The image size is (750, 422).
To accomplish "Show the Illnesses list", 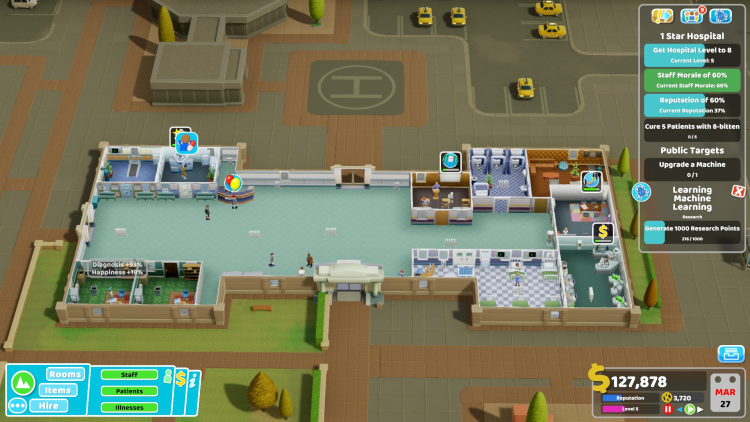I will pos(129,407).
